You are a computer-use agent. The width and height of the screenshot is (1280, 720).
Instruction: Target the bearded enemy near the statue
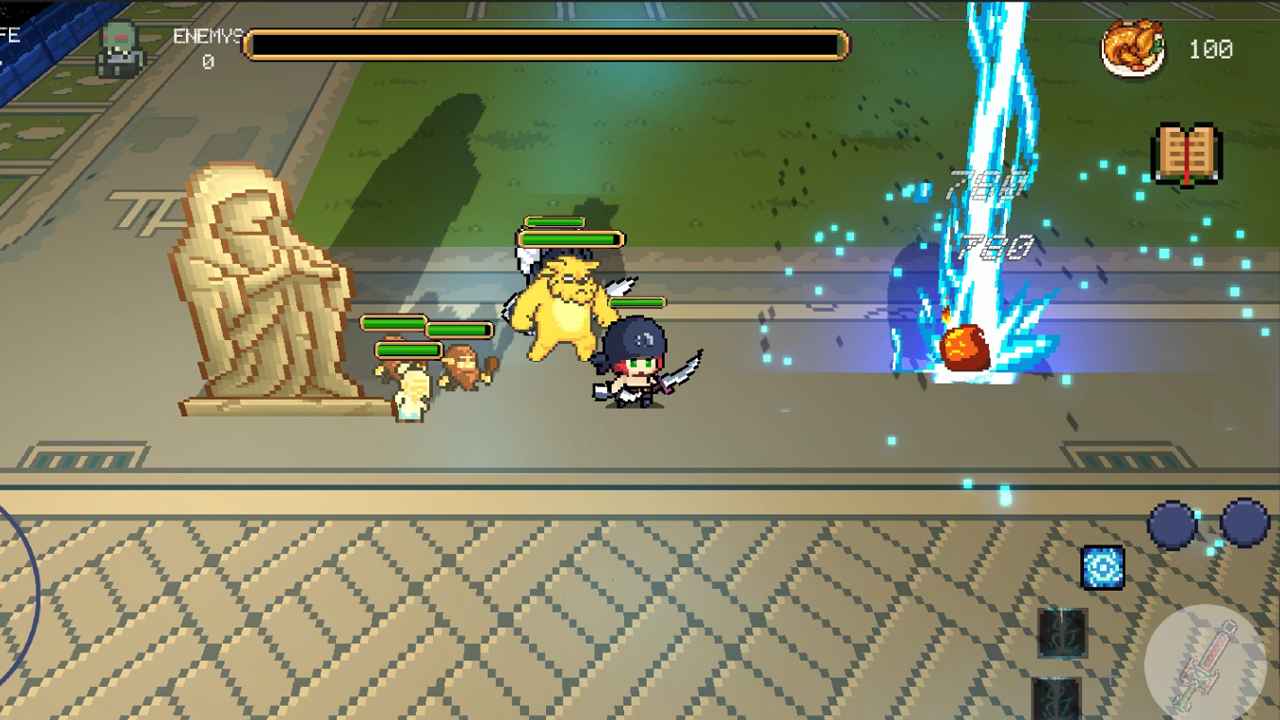point(462,365)
